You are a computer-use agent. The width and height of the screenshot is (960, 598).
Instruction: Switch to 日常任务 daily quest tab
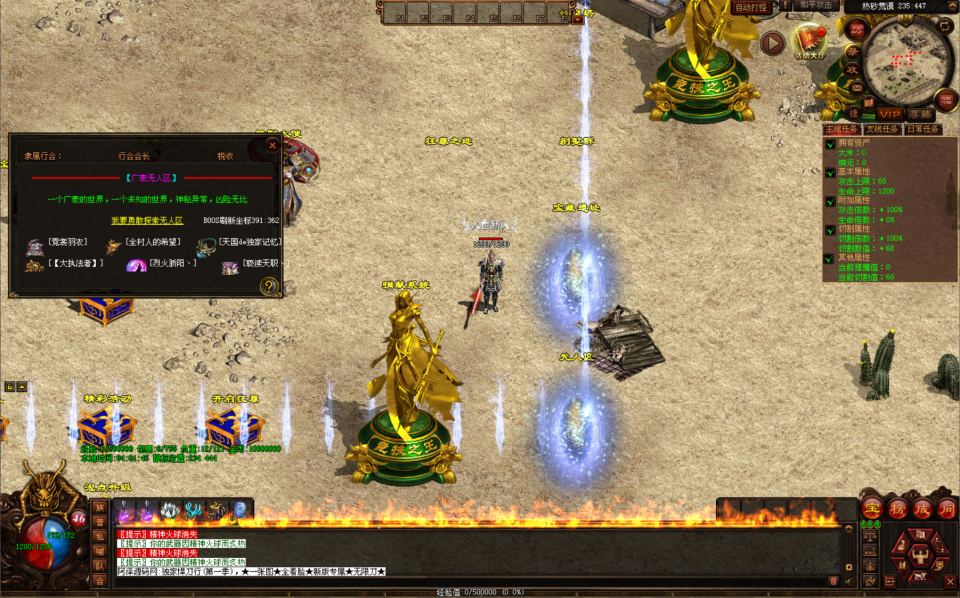click(922, 129)
